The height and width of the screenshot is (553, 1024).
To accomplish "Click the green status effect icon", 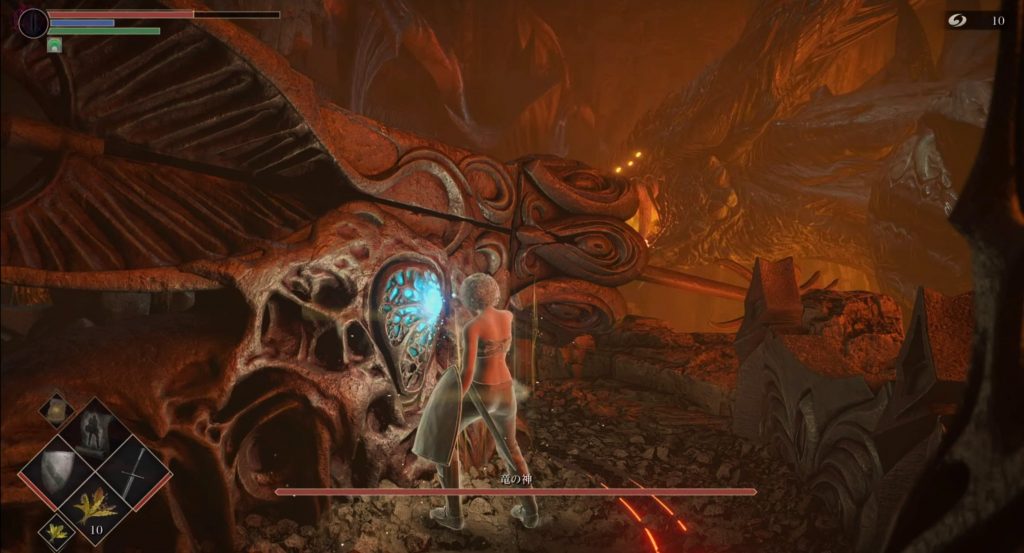I will 54,45.
